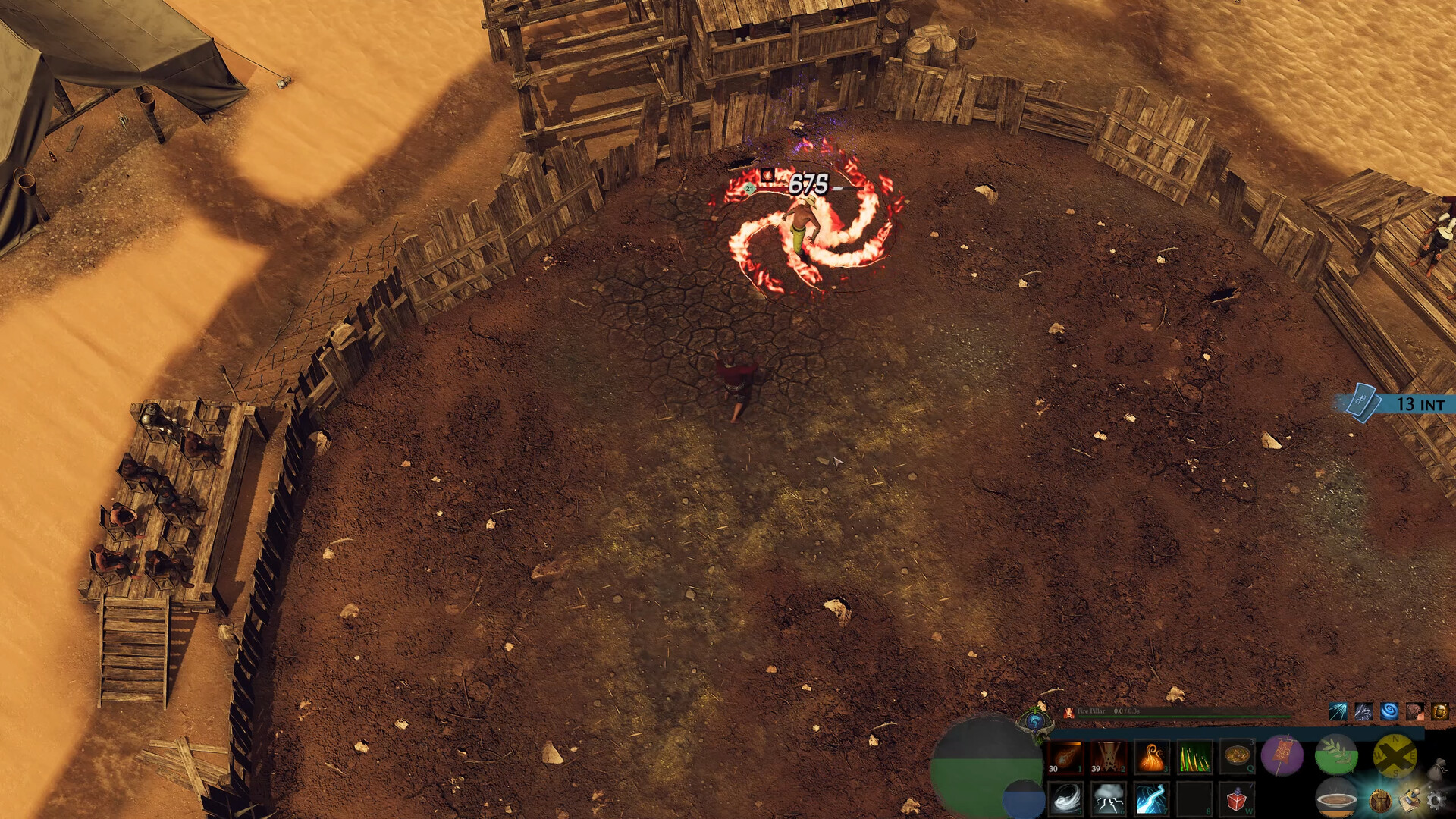Cast the Fireball skill in slot 1
This screenshot has height=819, width=1456.
1065,756
